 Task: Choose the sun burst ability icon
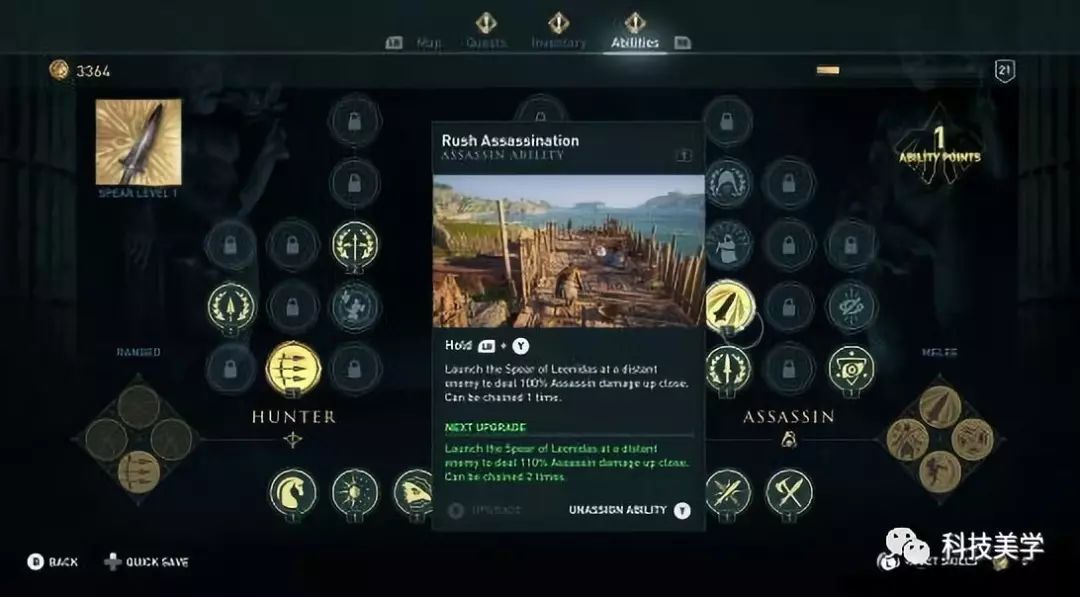pyautogui.click(x=355, y=492)
